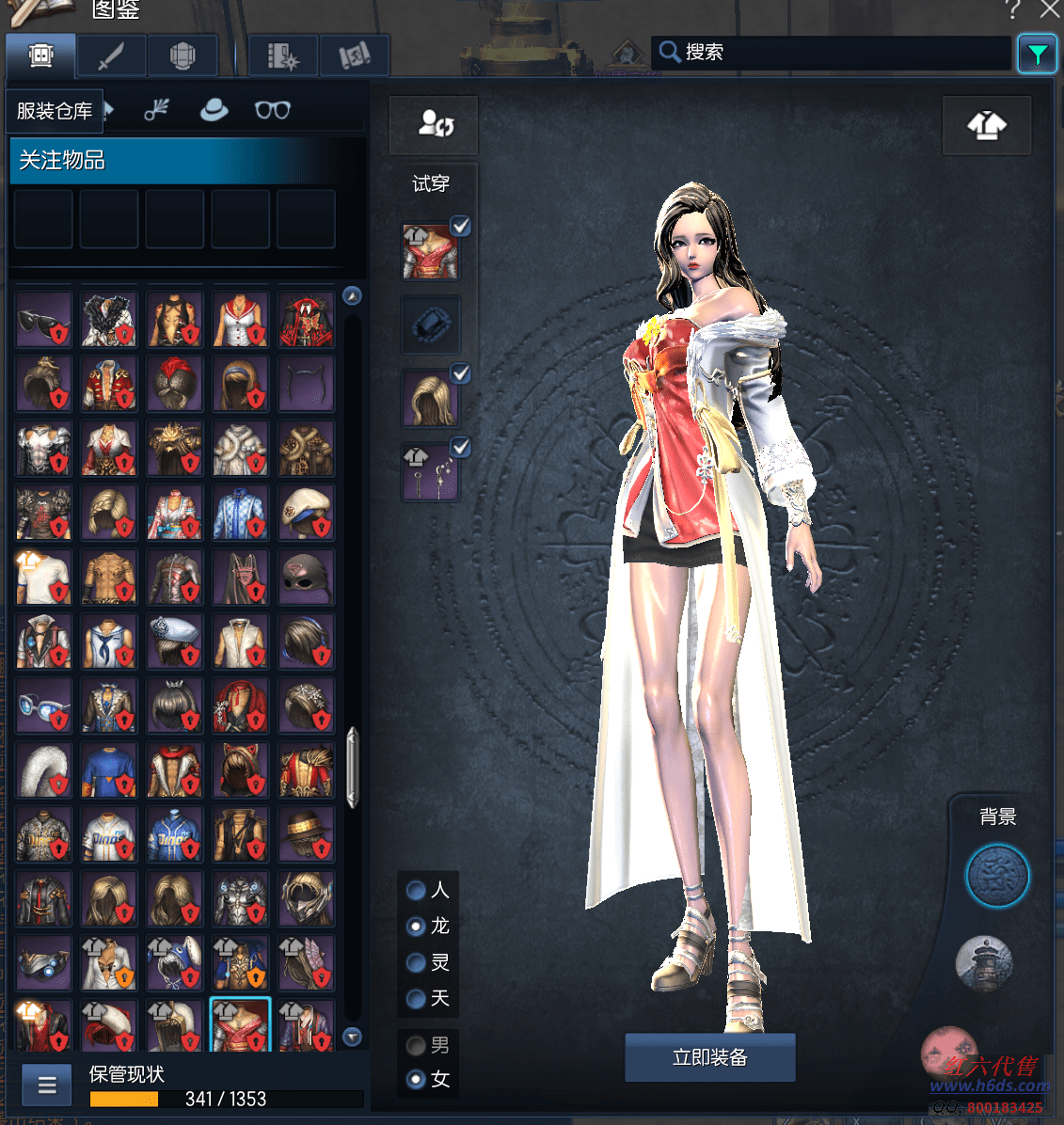Switch to the sword weapon tab
The image size is (1064, 1125).
tap(111, 56)
